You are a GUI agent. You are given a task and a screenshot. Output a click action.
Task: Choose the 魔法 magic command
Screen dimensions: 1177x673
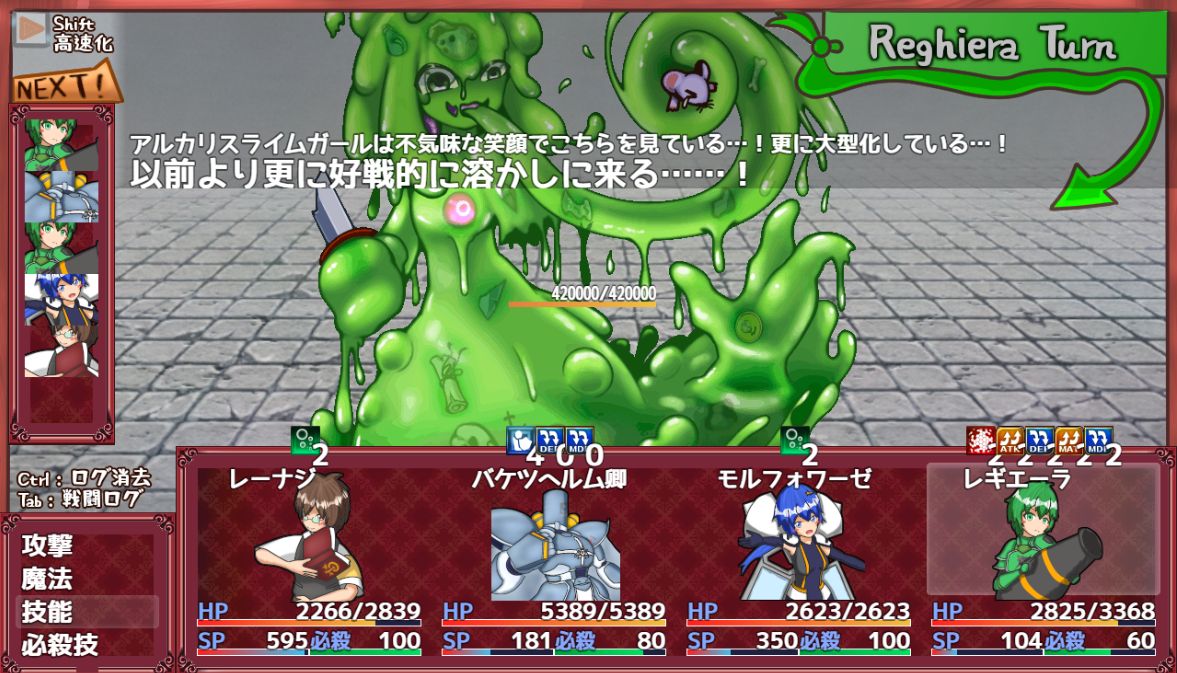pyautogui.click(x=48, y=579)
